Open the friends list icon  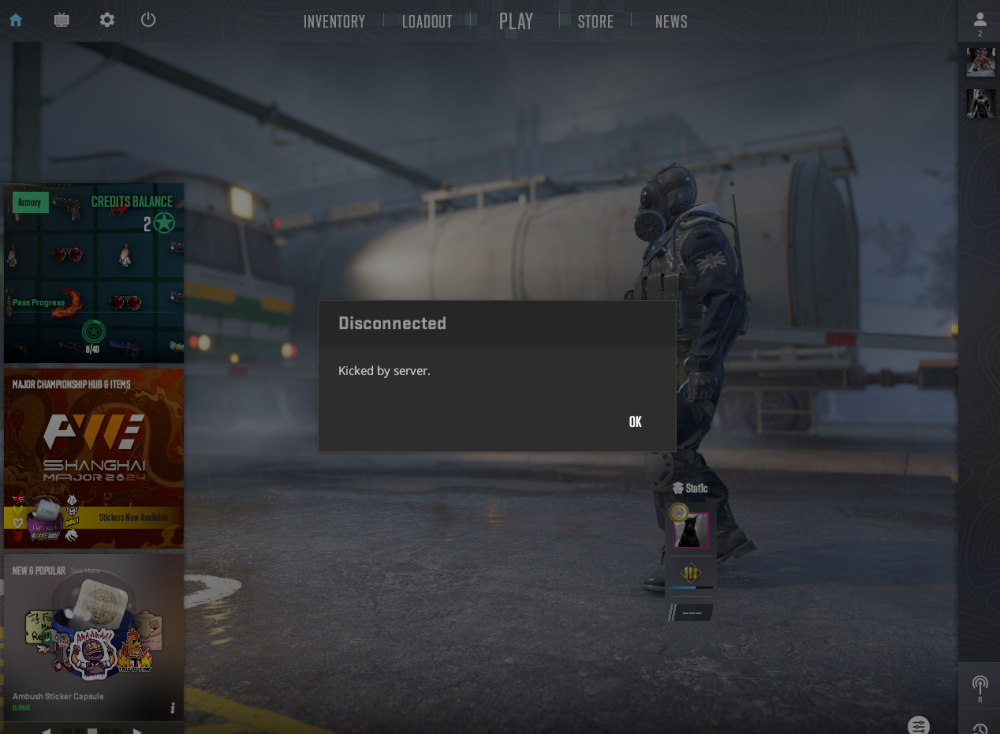[x=980, y=21]
